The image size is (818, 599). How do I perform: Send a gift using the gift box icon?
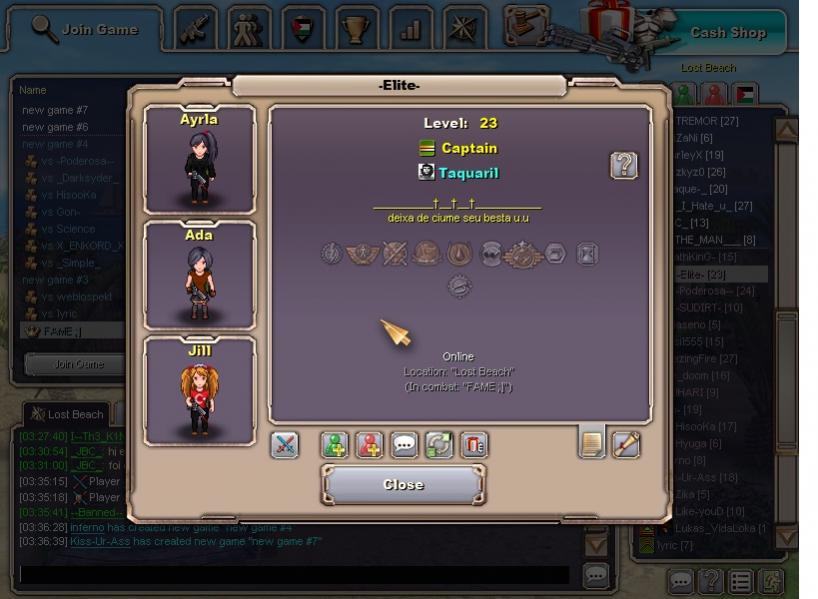pyautogui.click(x=474, y=445)
